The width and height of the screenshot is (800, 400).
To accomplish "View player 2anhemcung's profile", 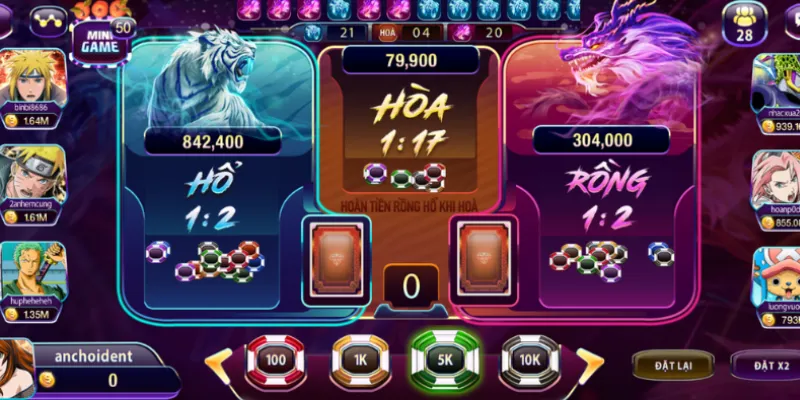I will (x=34, y=175).
